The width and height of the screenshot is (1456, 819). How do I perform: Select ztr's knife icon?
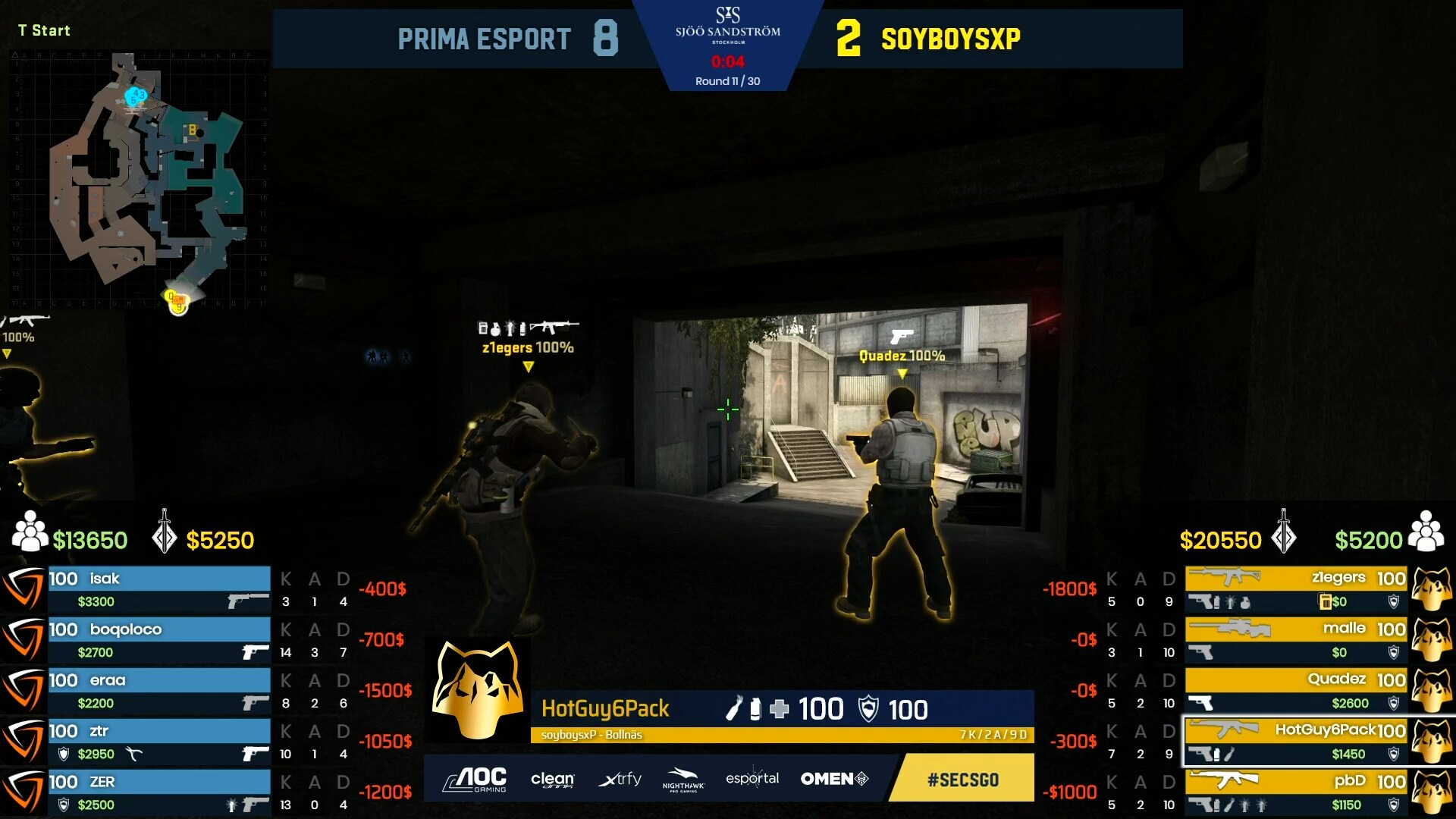(134, 754)
